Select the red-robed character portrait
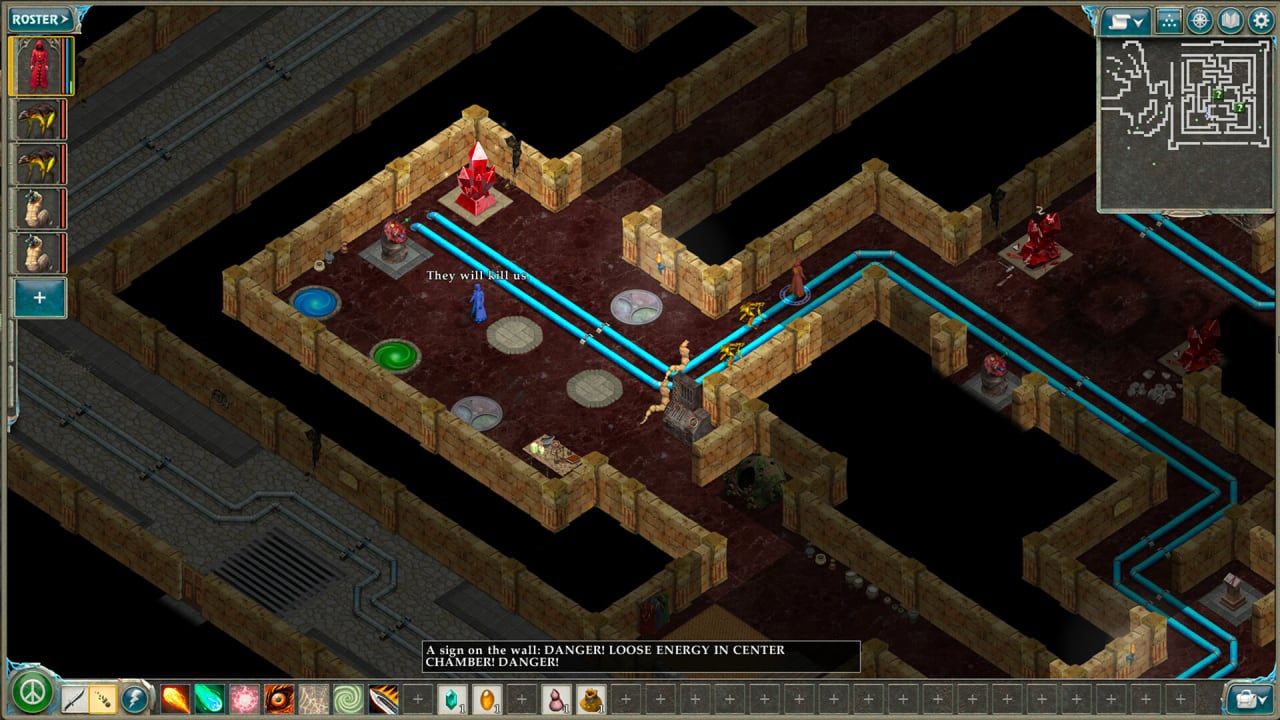 [x=40, y=66]
